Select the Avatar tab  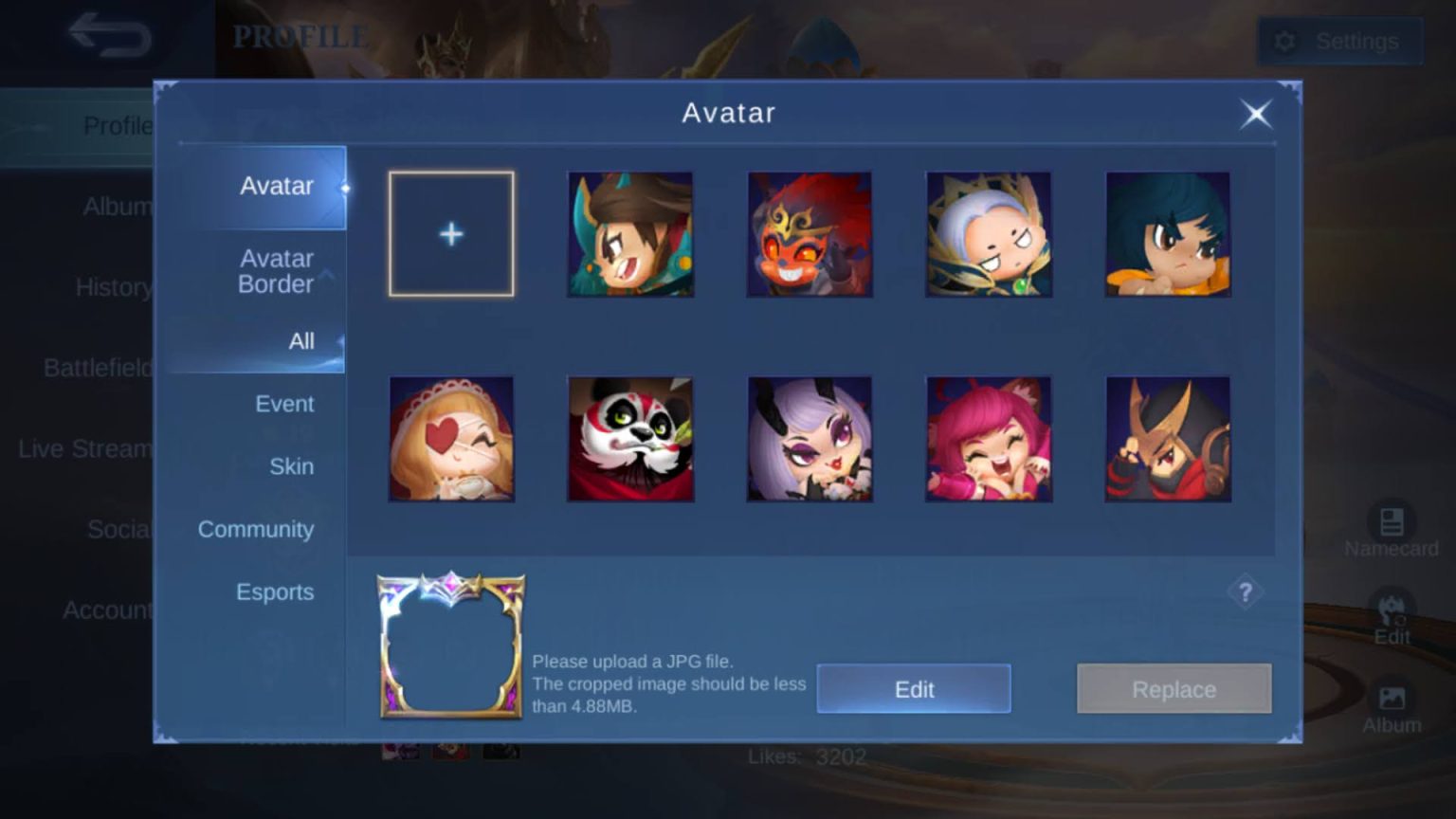[277, 186]
